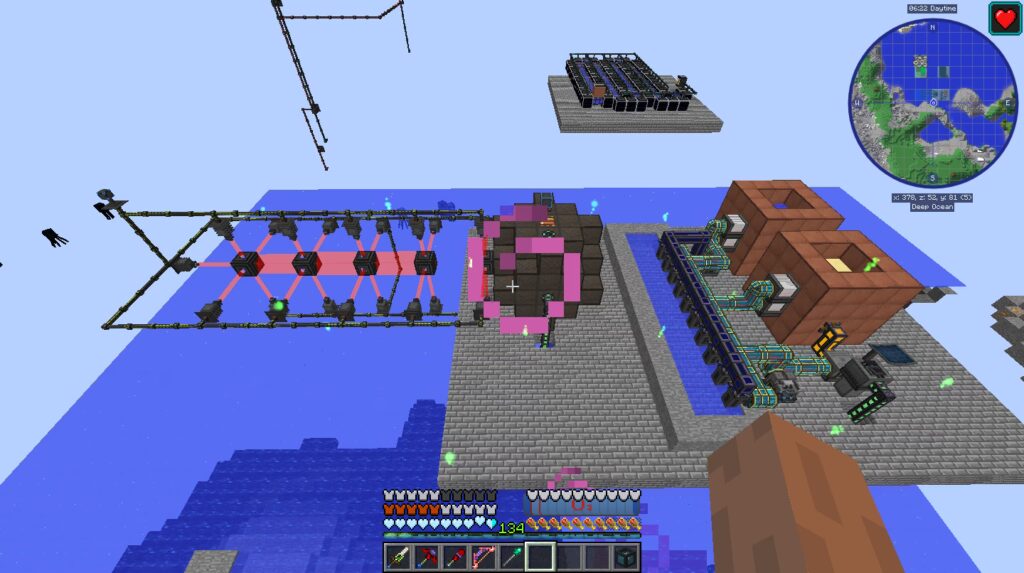Select the red pickaxe hotbar slot
Screen dimensions: 1024x573
tap(427, 556)
